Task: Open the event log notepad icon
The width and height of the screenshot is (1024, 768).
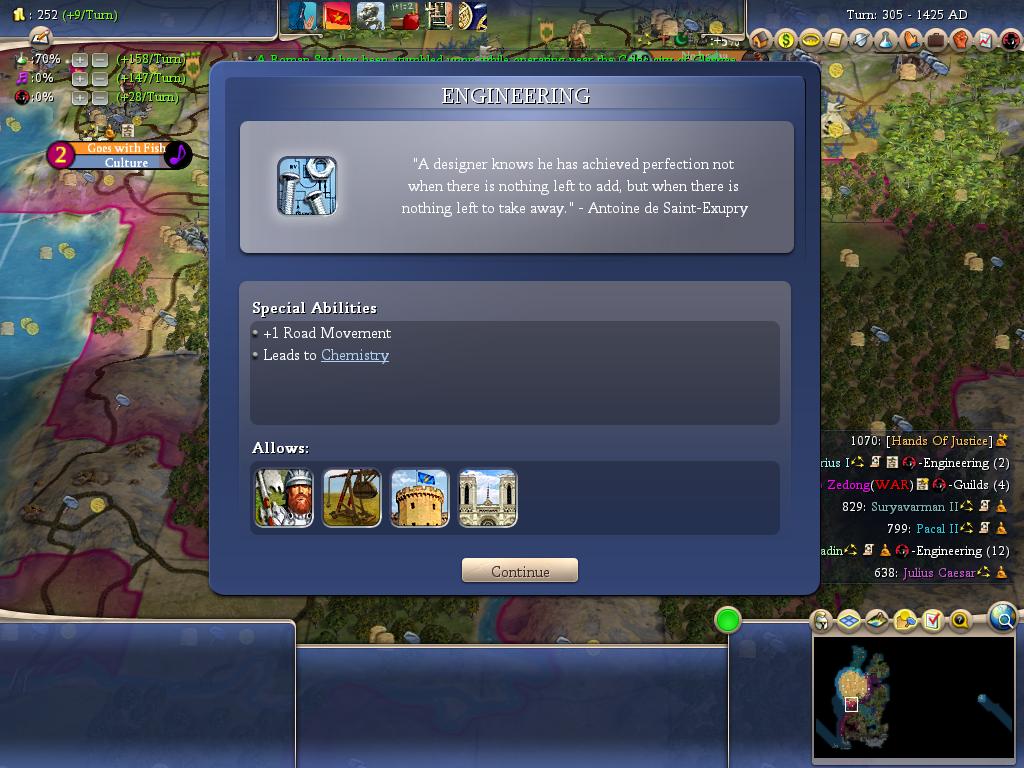Action: coord(39,38)
